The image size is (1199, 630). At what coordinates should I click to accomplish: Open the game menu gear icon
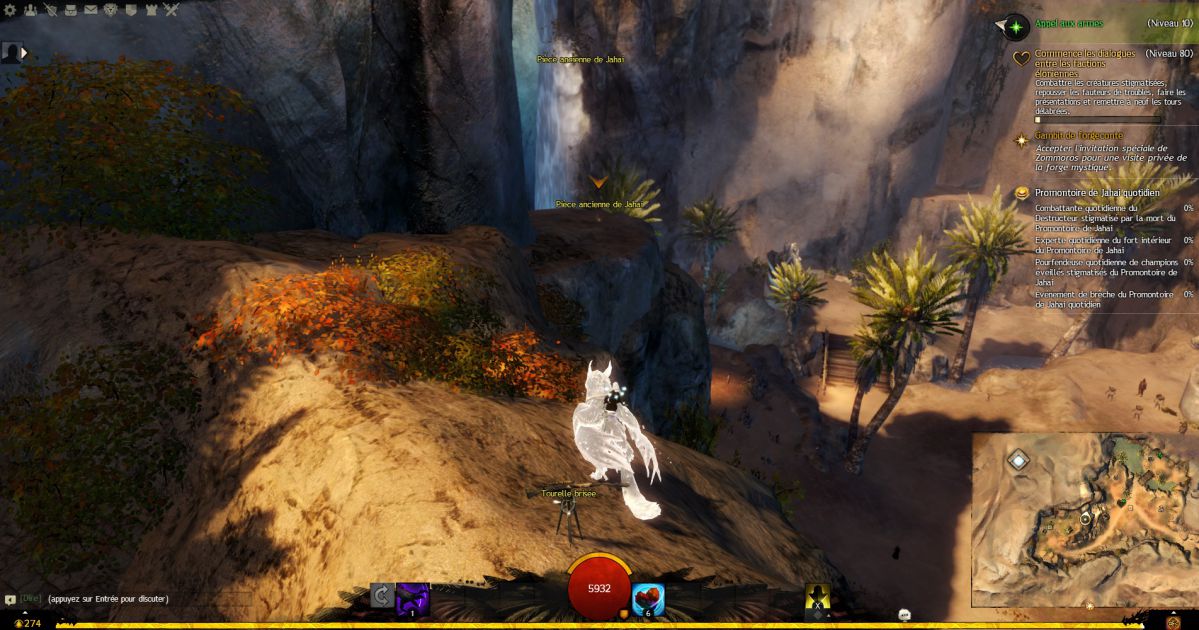pyautogui.click(x=9, y=10)
